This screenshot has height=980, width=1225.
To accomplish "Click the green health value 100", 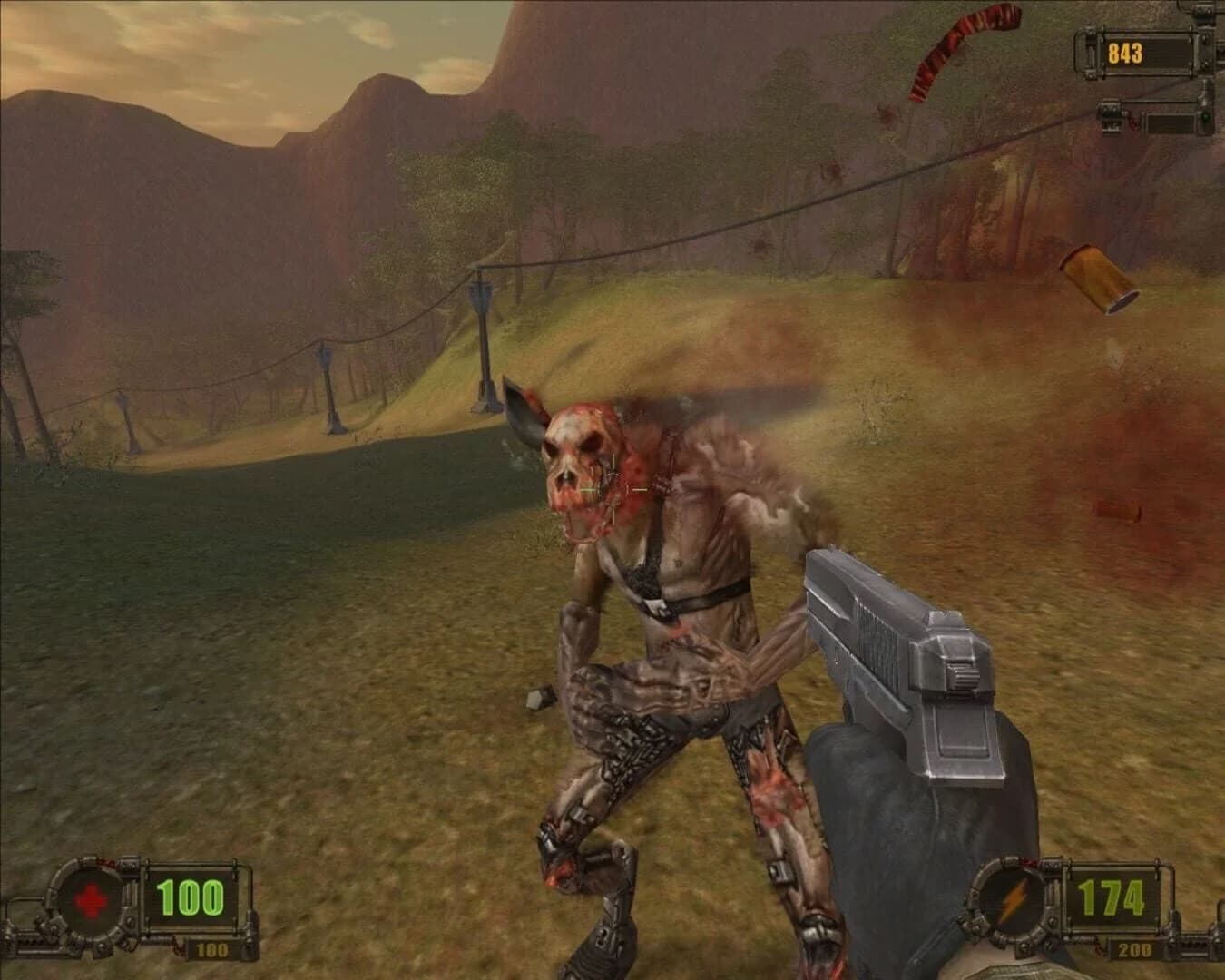I will [x=190, y=897].
